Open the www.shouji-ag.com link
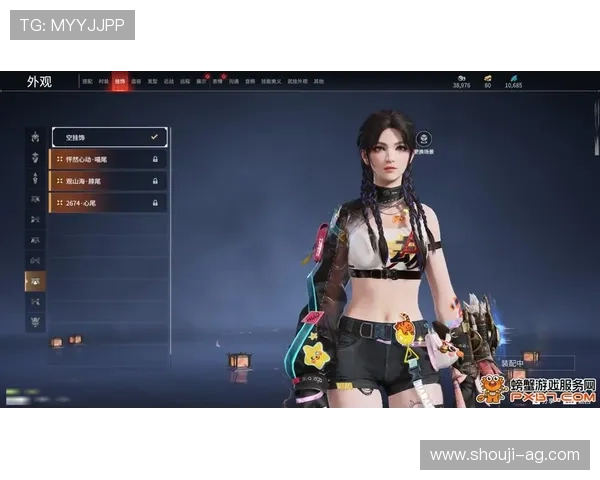Image resolution: width=600 pixels, height=480 pixels. point(504,455)
